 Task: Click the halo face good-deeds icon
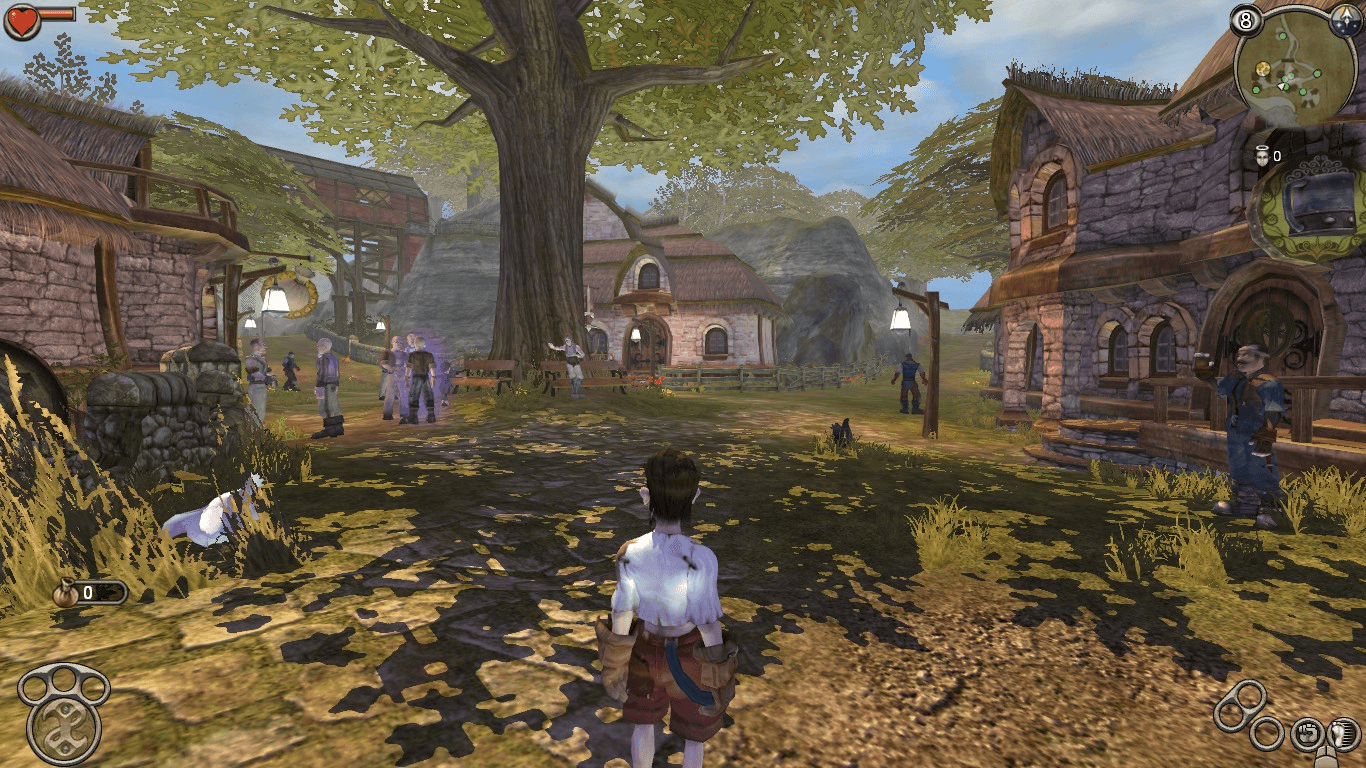[x=1262, y=156]
